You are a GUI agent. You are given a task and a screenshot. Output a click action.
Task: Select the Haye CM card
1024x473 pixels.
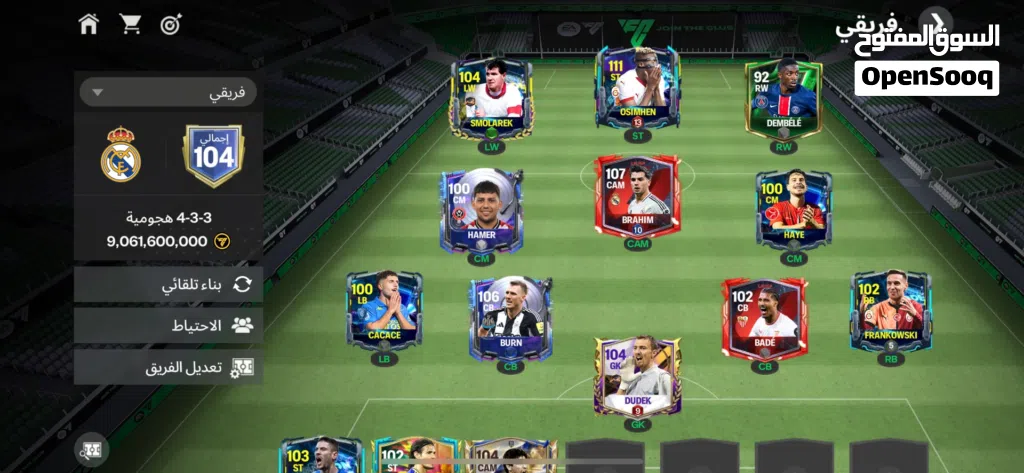(x=794, y=210)
